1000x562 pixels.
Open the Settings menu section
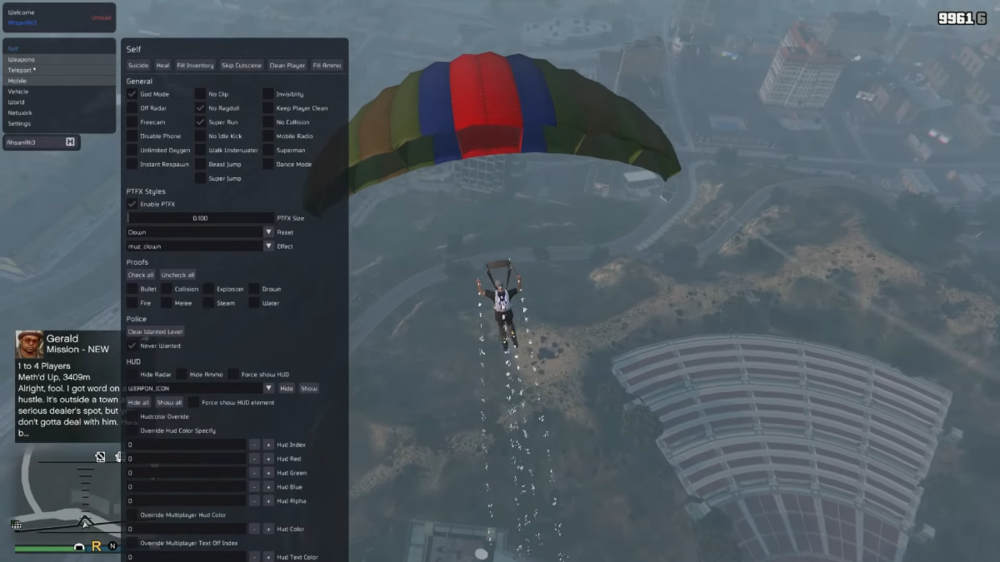point(20,124)
